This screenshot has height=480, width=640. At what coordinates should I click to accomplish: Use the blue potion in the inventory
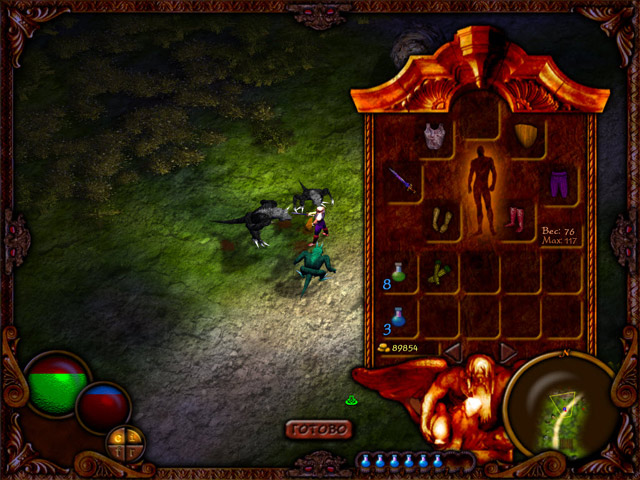400,317
